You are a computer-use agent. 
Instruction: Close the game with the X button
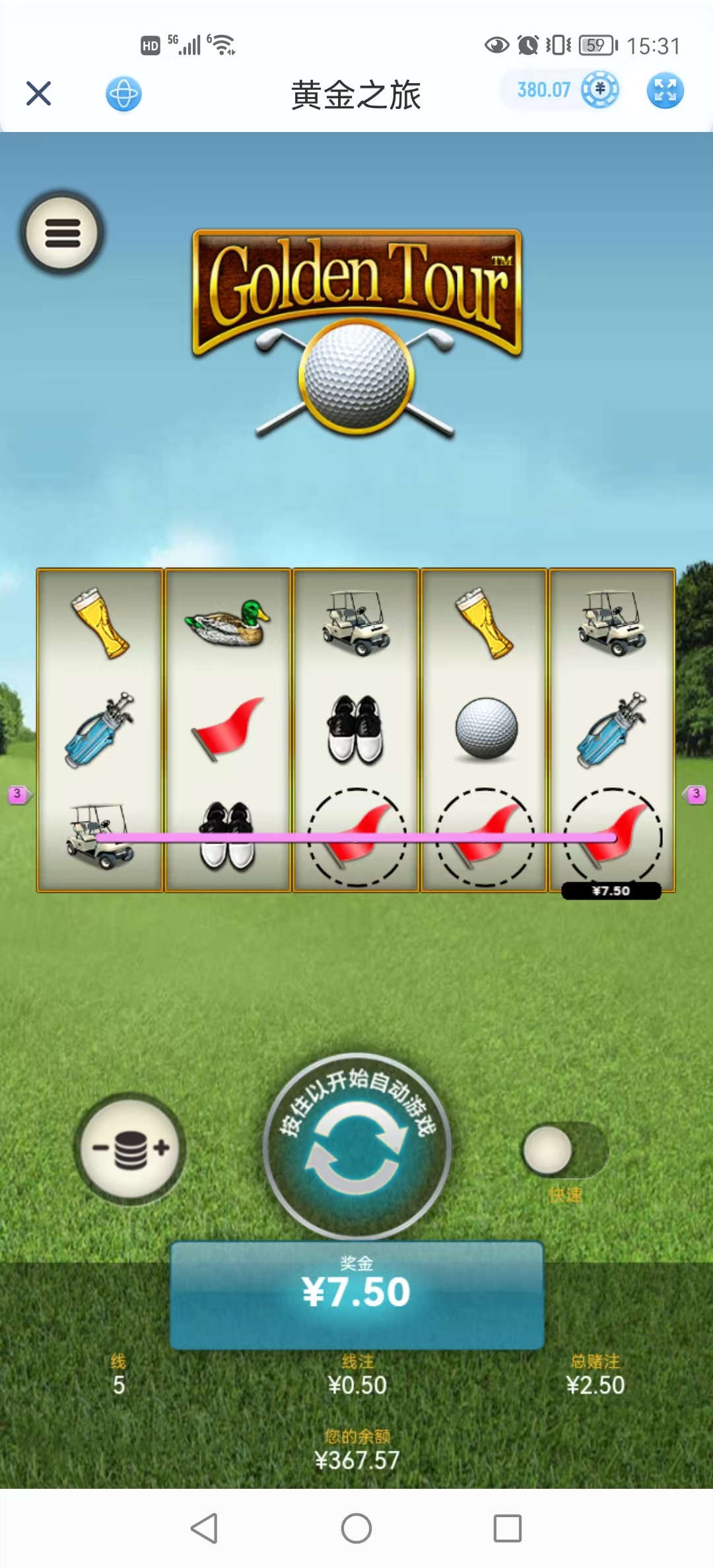point(39,94)
